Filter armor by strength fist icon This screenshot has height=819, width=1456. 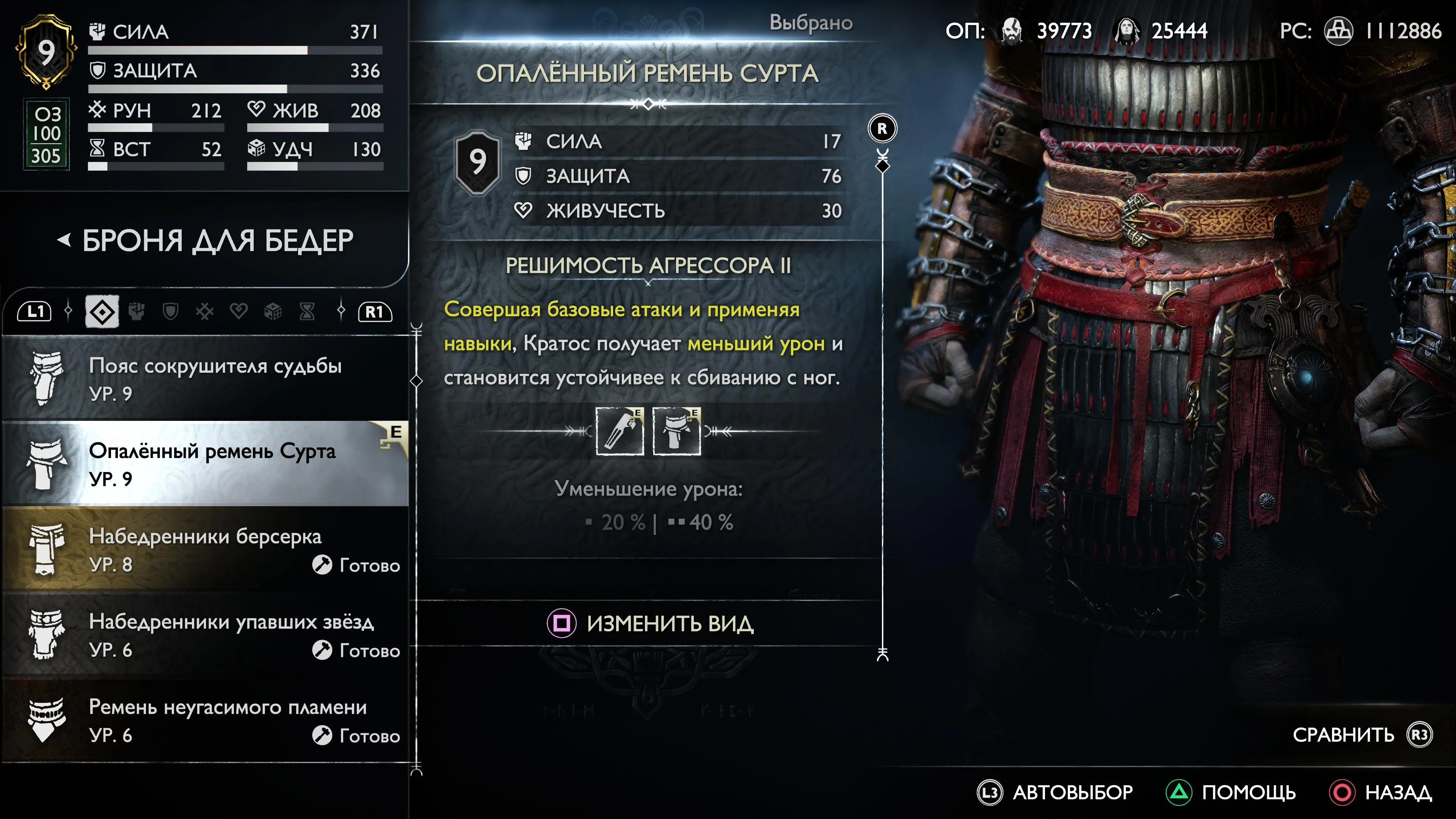[x=136, y=311]
